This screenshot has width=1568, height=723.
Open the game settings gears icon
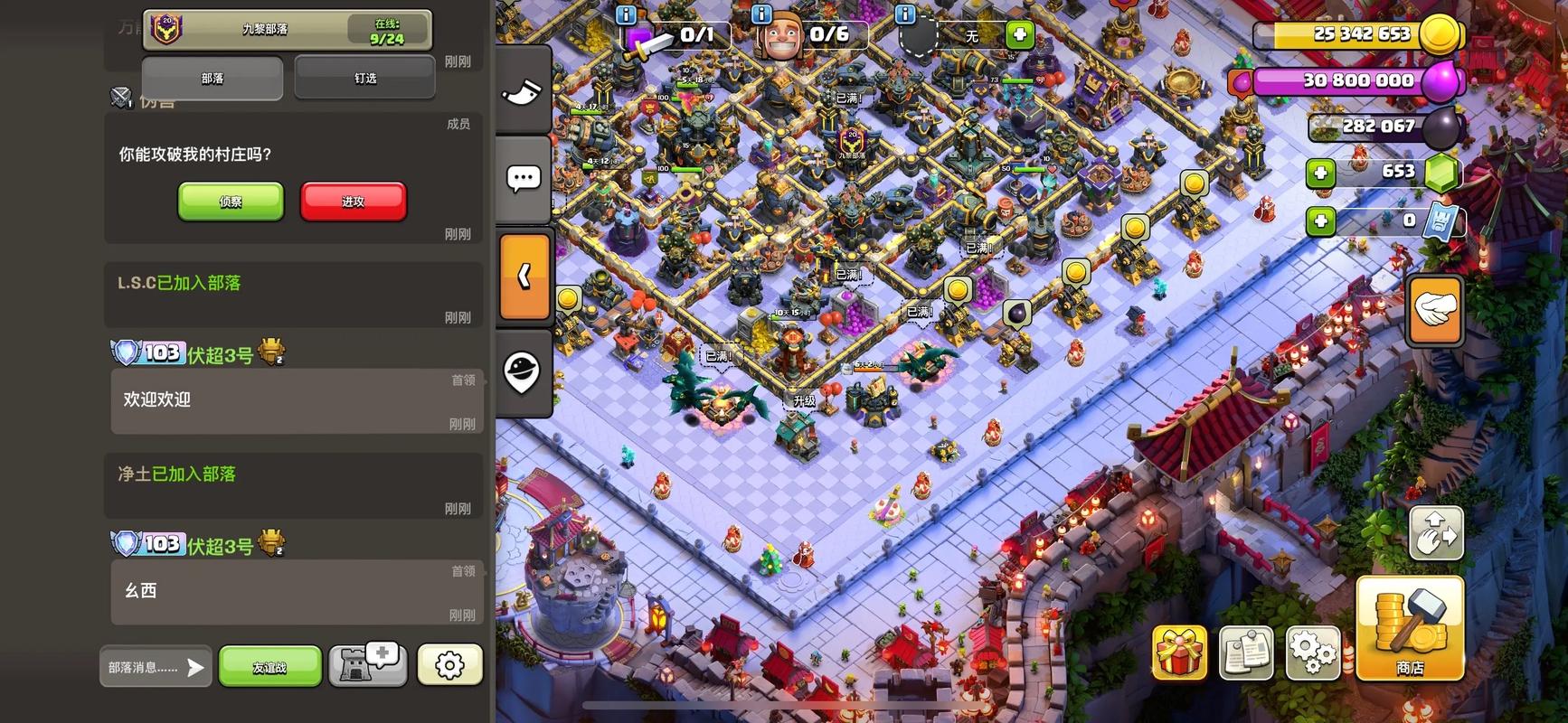click(1312, 652)
